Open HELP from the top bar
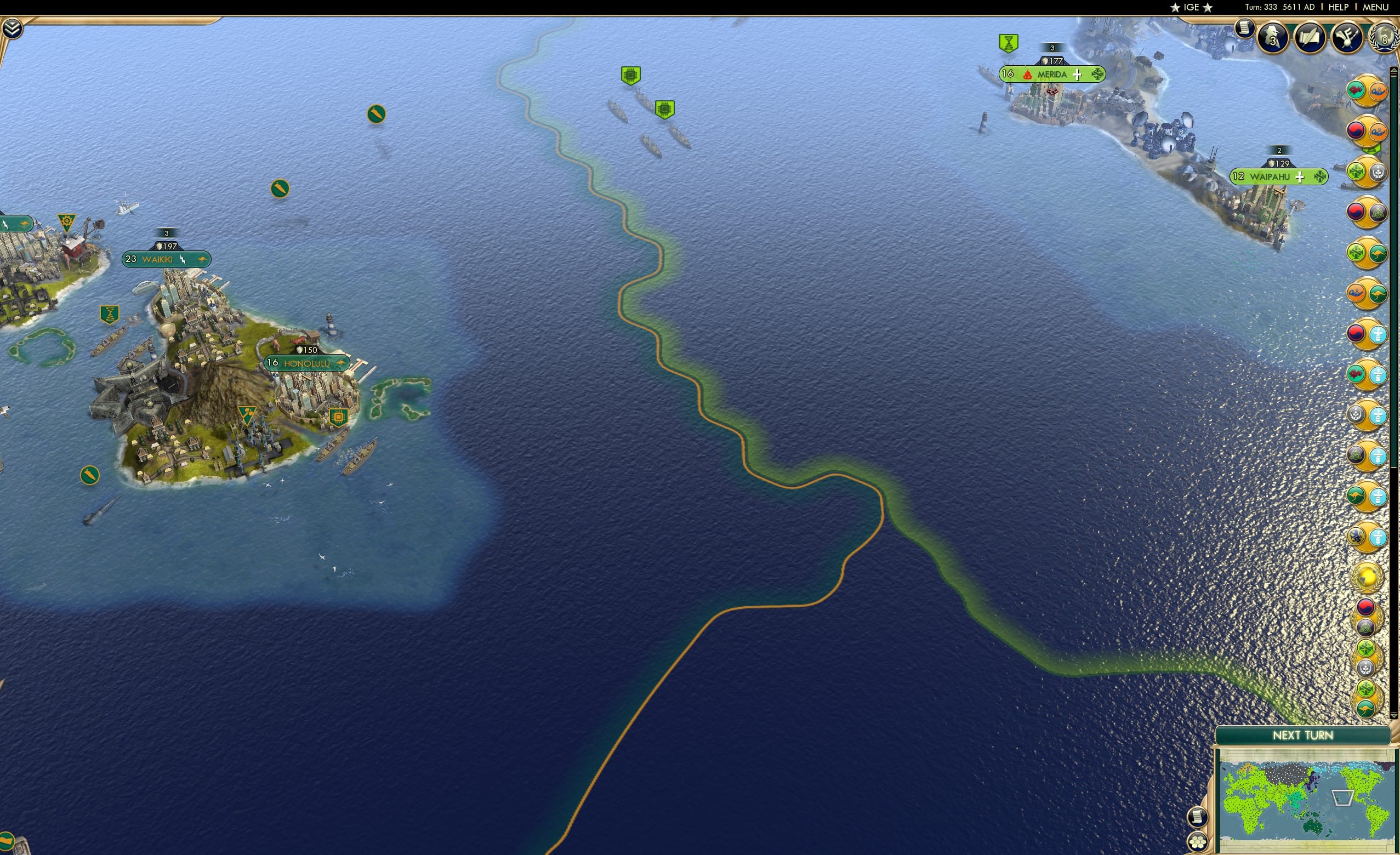Screen dimensions: 1400x855 [1339, 7]
